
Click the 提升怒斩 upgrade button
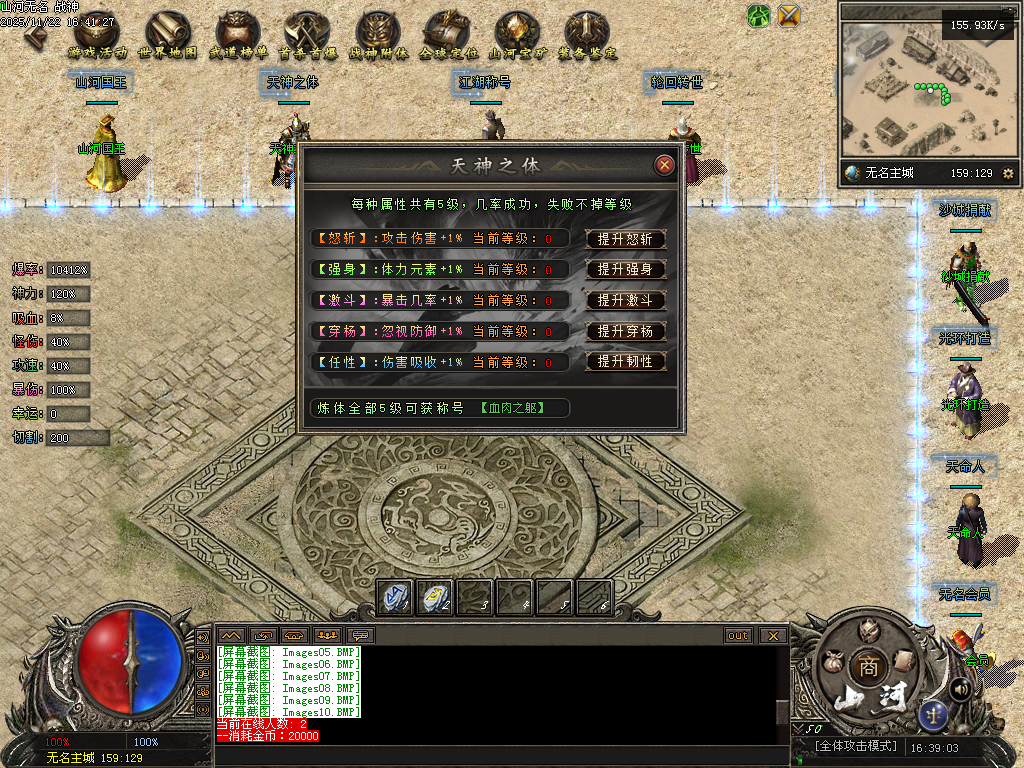625,239
